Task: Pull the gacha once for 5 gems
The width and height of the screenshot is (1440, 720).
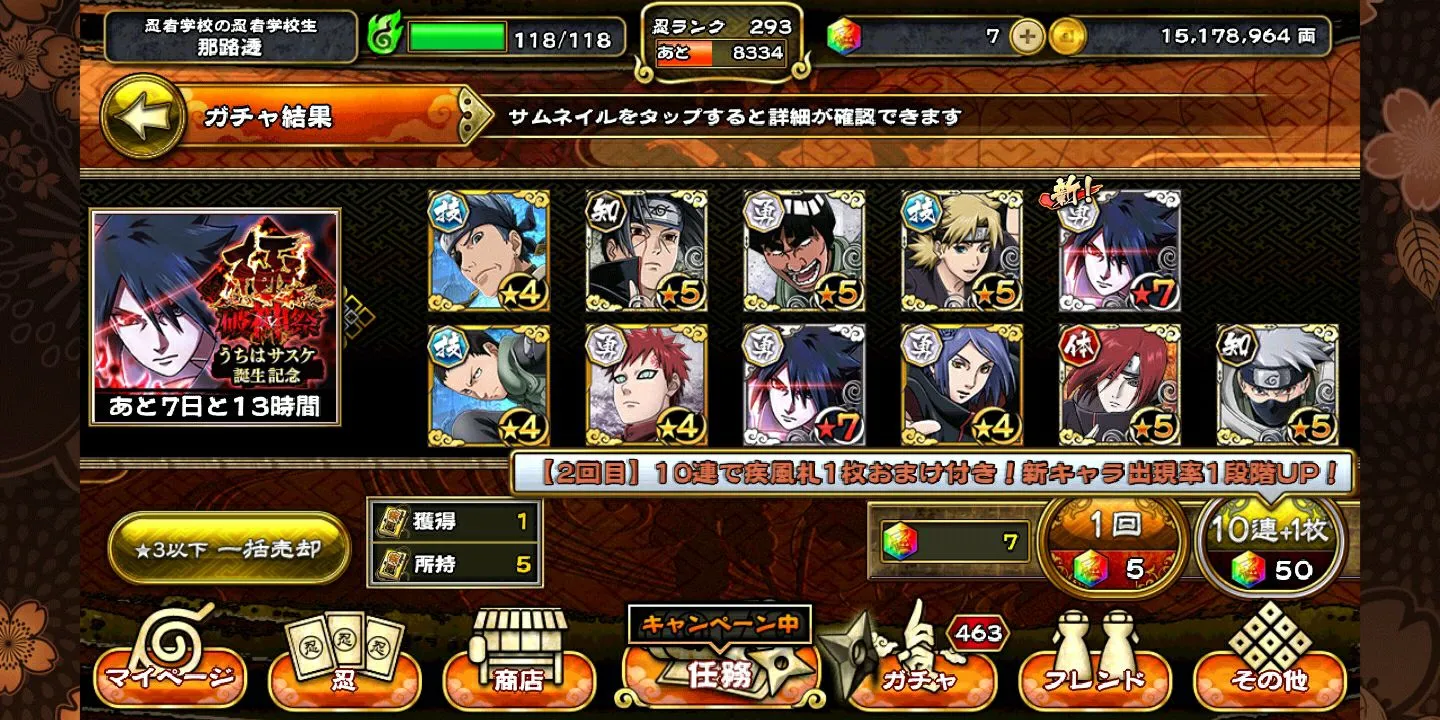Action: (x=1108, y=547)
